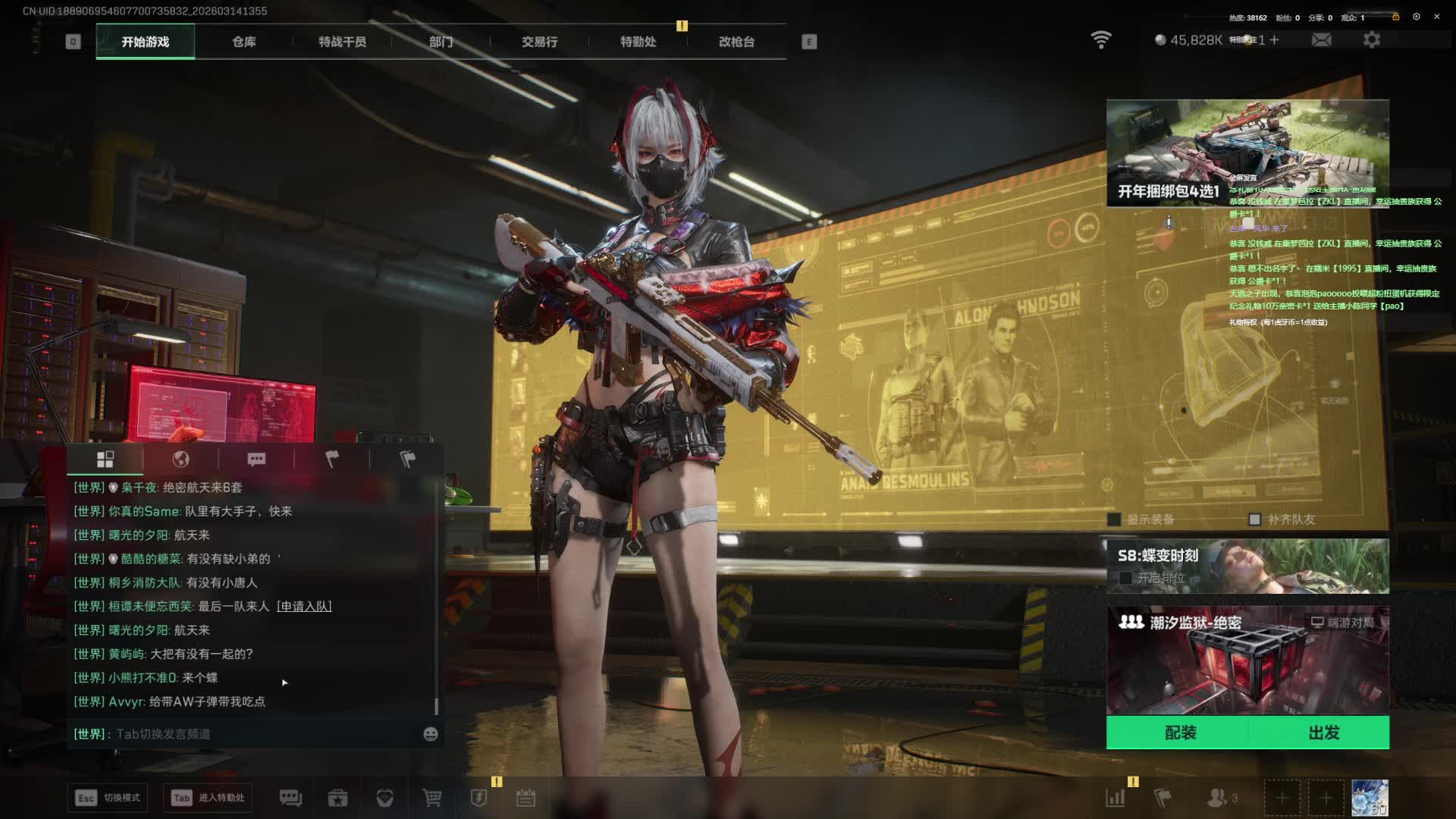Go to the 交易行 tab
Screen dimensions: 1456x819
coord(539,42)
